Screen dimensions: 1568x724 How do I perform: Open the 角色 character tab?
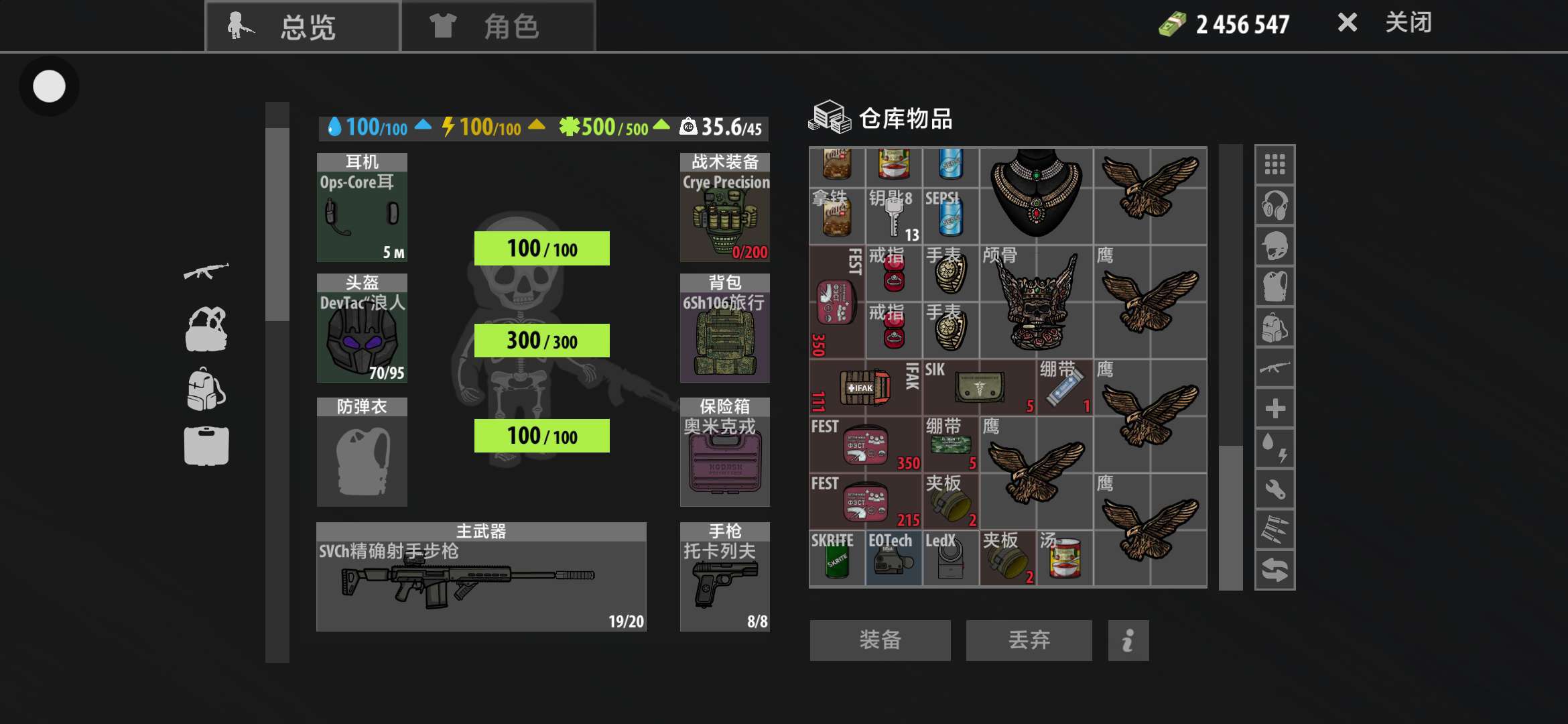[x=498, y=27]
